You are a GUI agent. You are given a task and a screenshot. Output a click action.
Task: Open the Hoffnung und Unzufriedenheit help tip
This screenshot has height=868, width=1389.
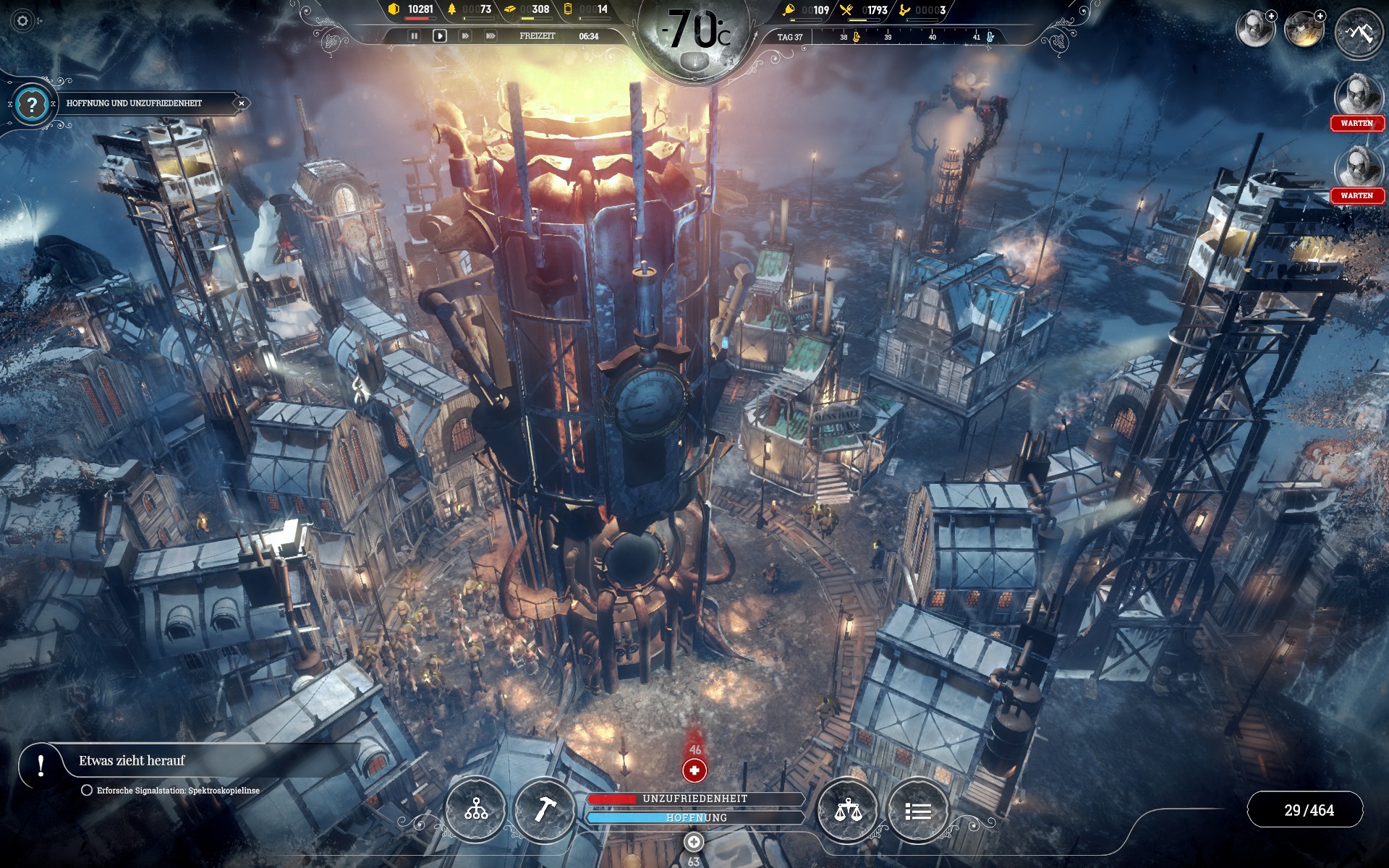point(31,105)
